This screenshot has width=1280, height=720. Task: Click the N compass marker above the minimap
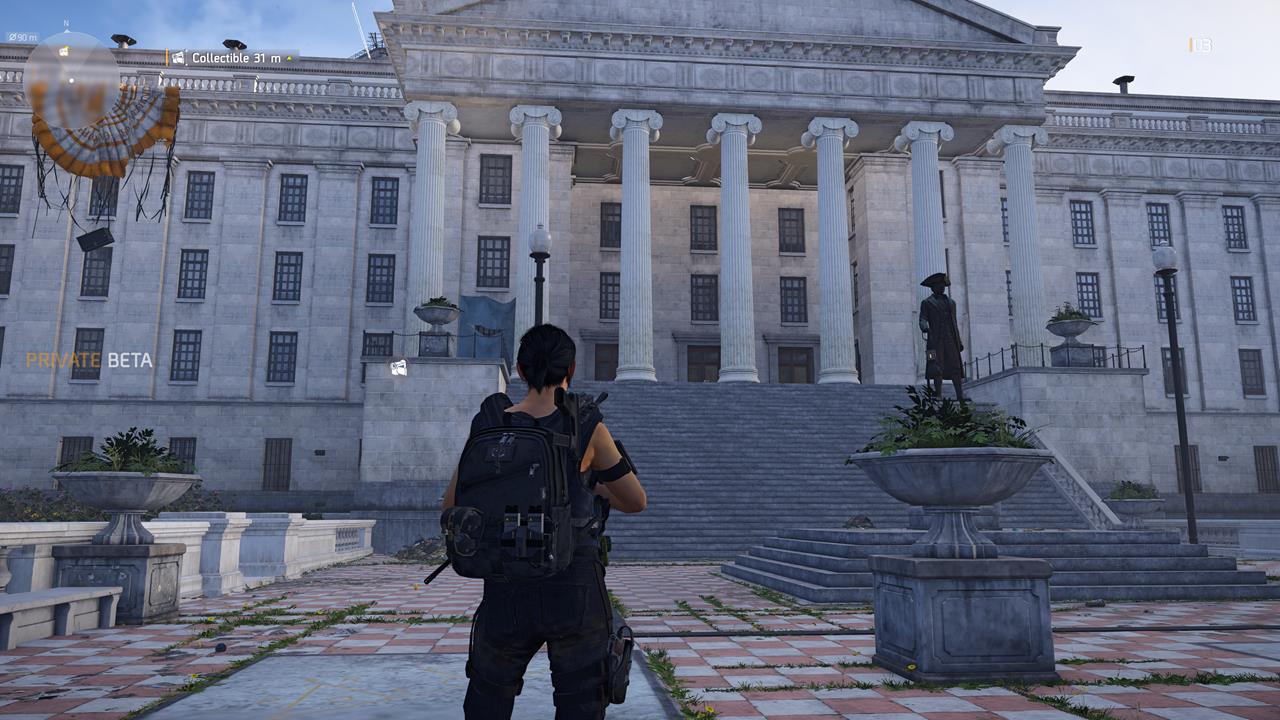66,24
